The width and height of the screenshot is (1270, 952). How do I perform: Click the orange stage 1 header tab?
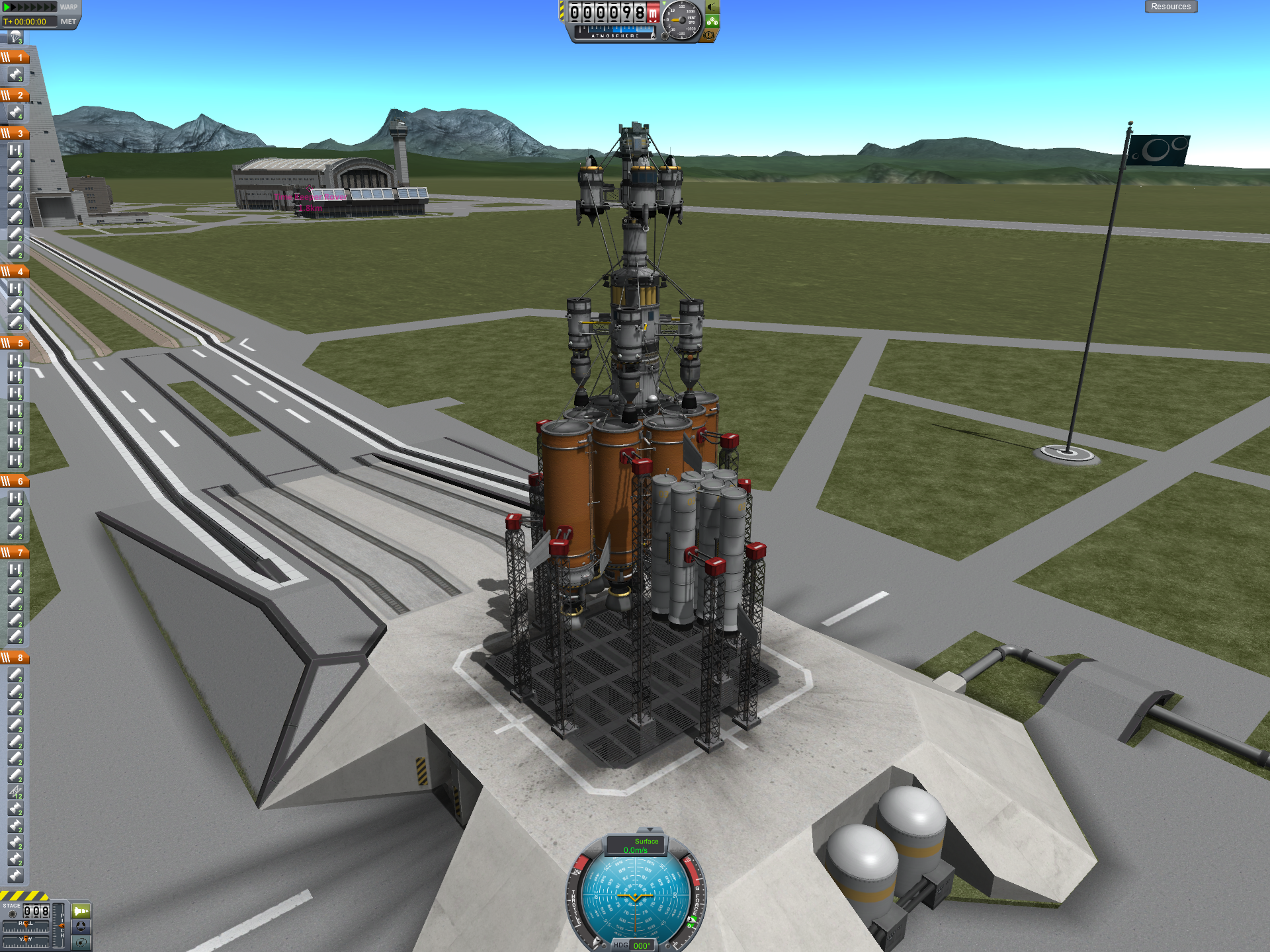click(x=15, y=58)
